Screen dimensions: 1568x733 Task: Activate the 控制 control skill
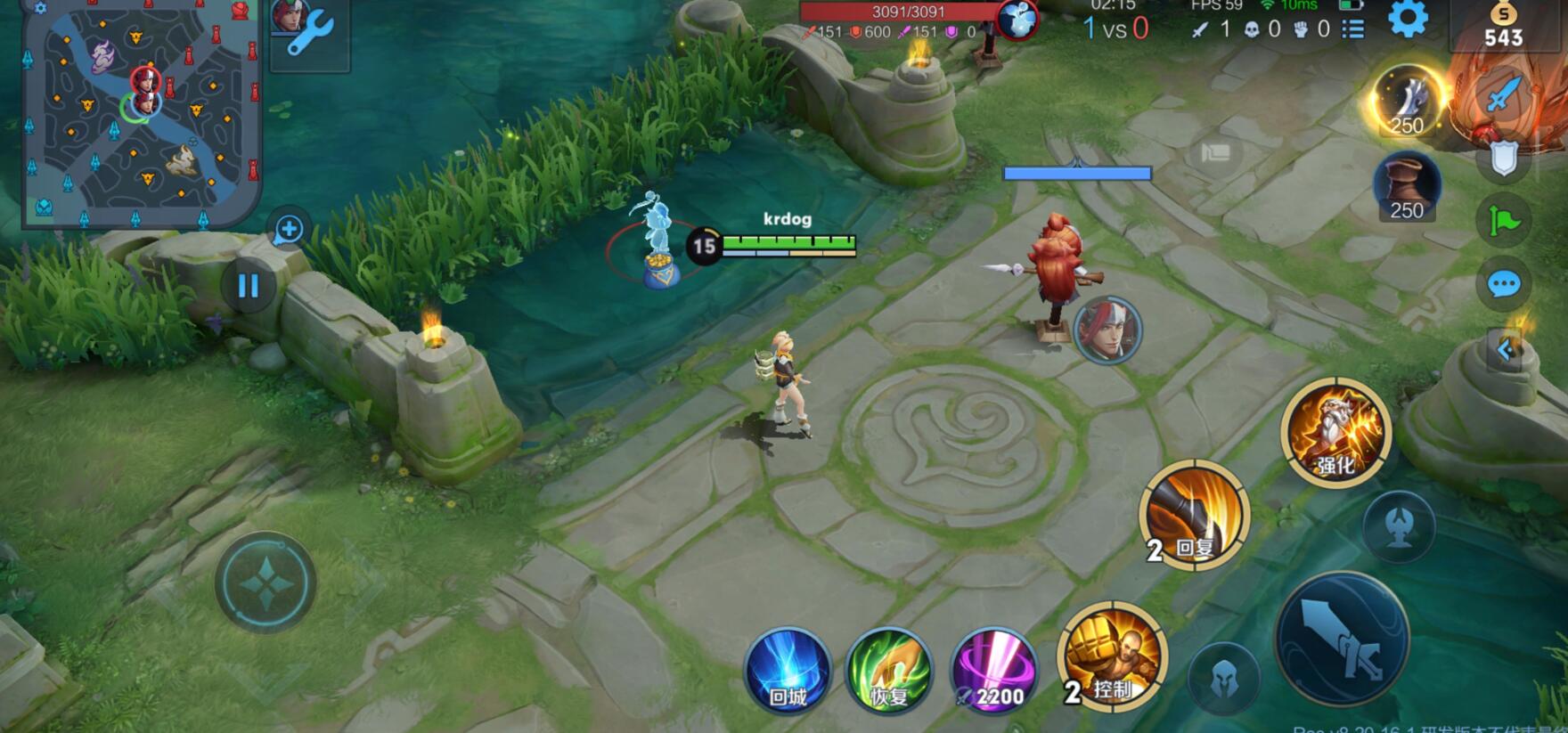[1111, 657]
